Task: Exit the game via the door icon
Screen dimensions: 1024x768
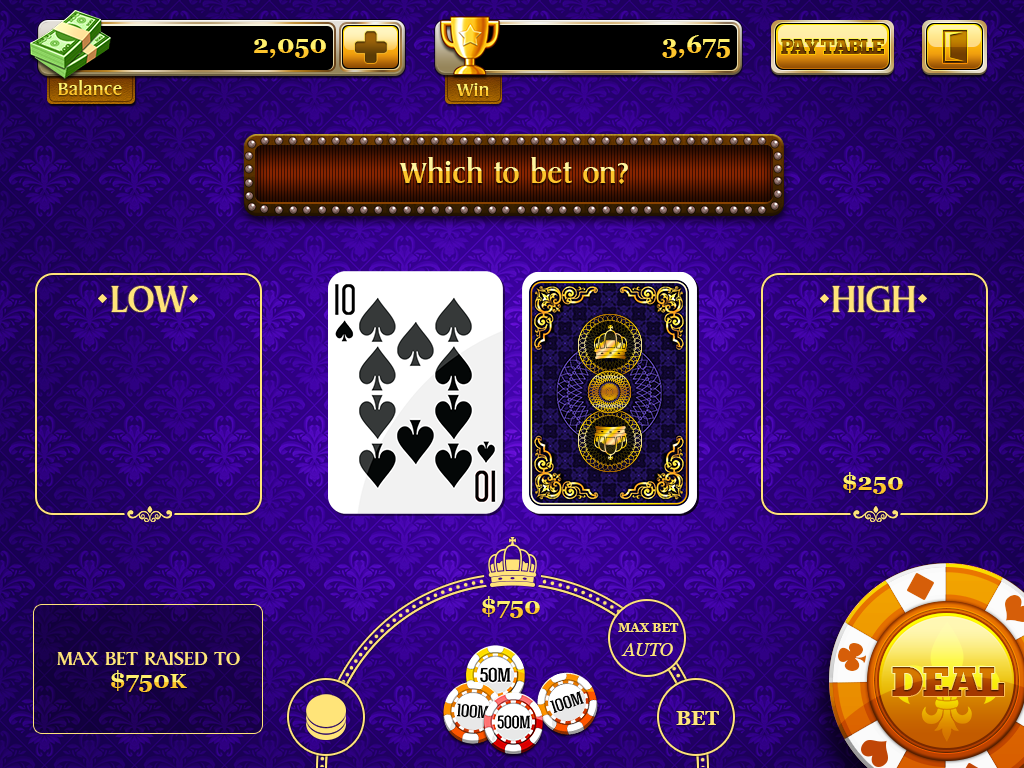Action: (954, 47)
